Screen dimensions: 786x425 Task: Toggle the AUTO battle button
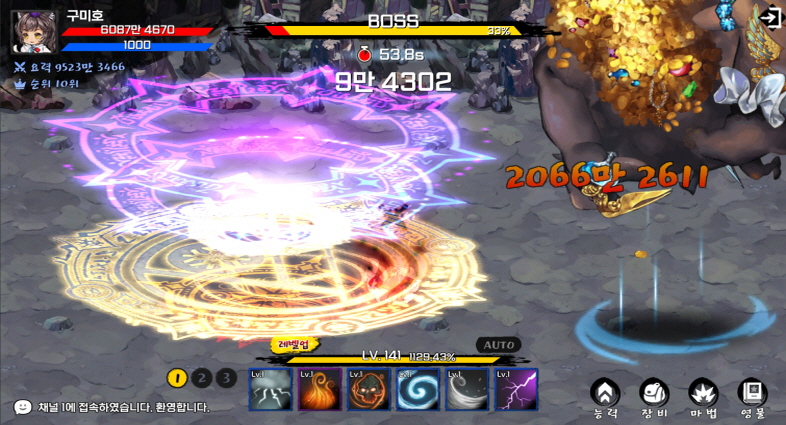pyautogui.click(x=499, y=345)
